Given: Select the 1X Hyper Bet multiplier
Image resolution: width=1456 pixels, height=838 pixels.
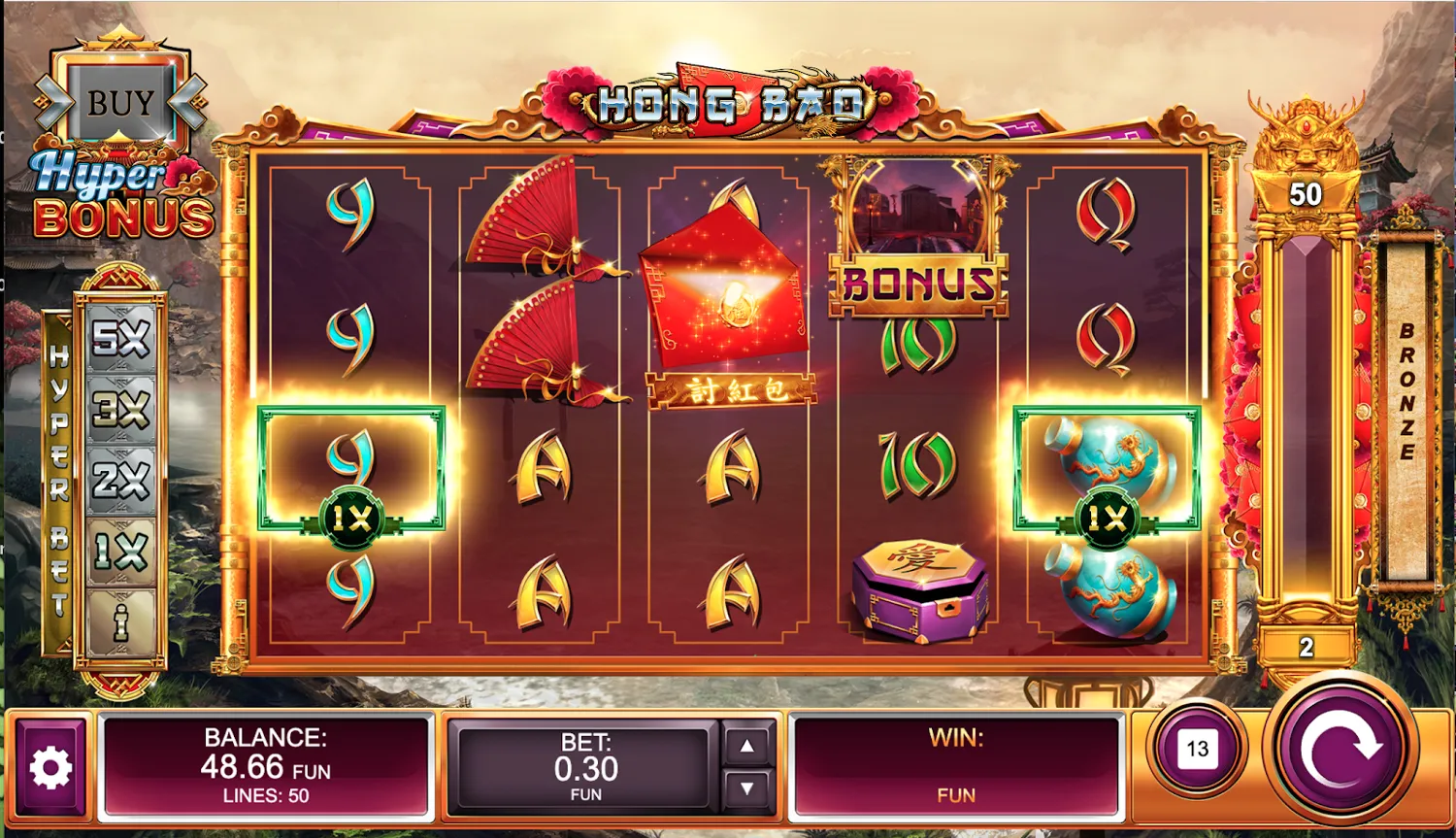Looking at the screenshot, I should point(118,550).
